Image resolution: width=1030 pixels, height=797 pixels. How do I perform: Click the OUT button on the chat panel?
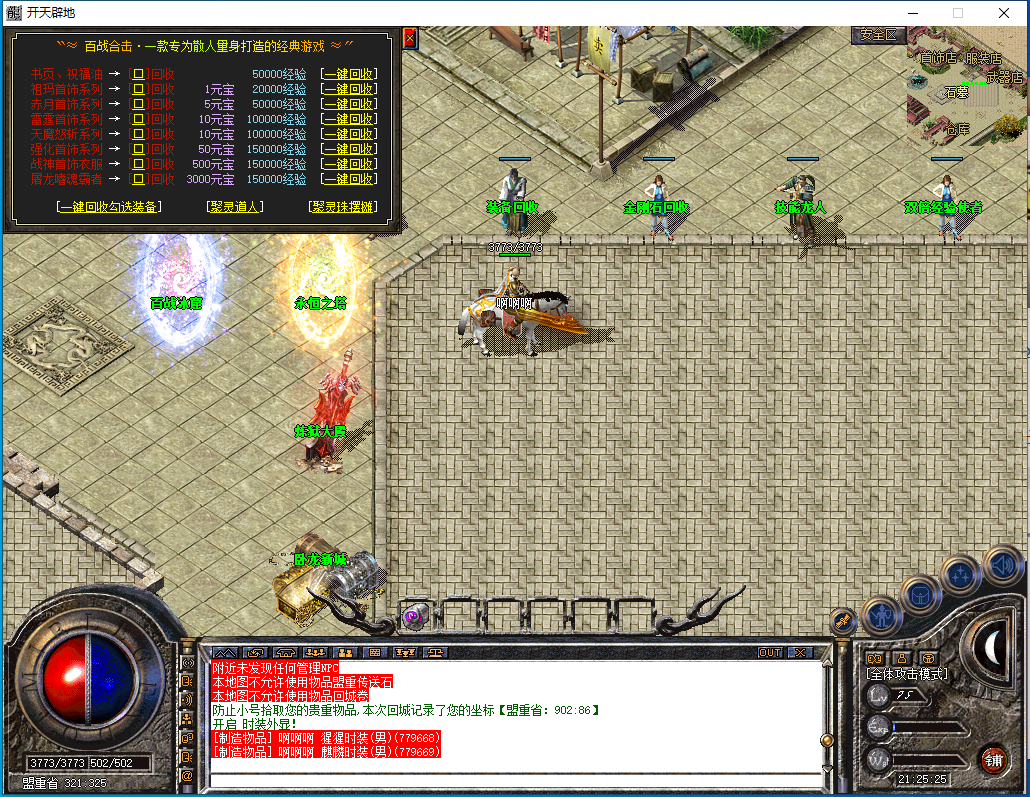point(770,652)
